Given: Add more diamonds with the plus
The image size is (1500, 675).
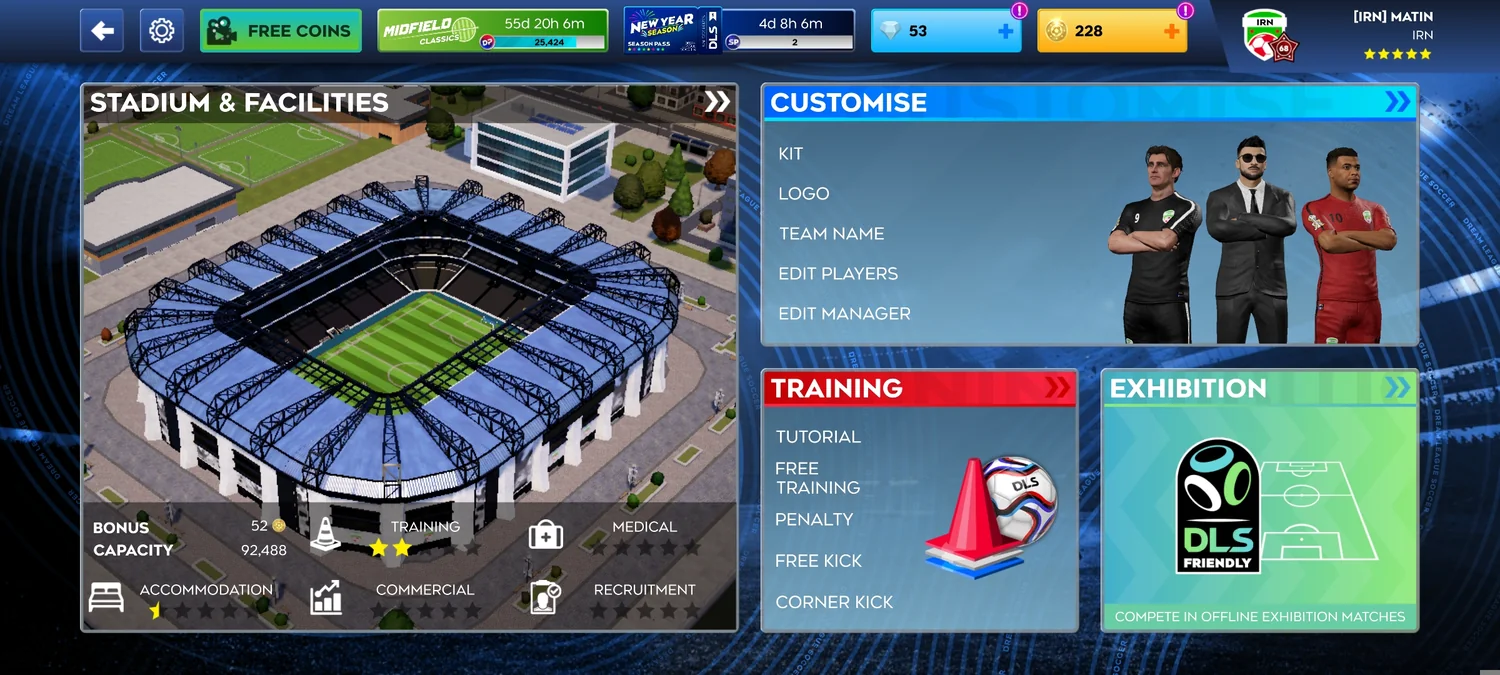Looking at the screenshot, I should click(x=1006, y=32).
